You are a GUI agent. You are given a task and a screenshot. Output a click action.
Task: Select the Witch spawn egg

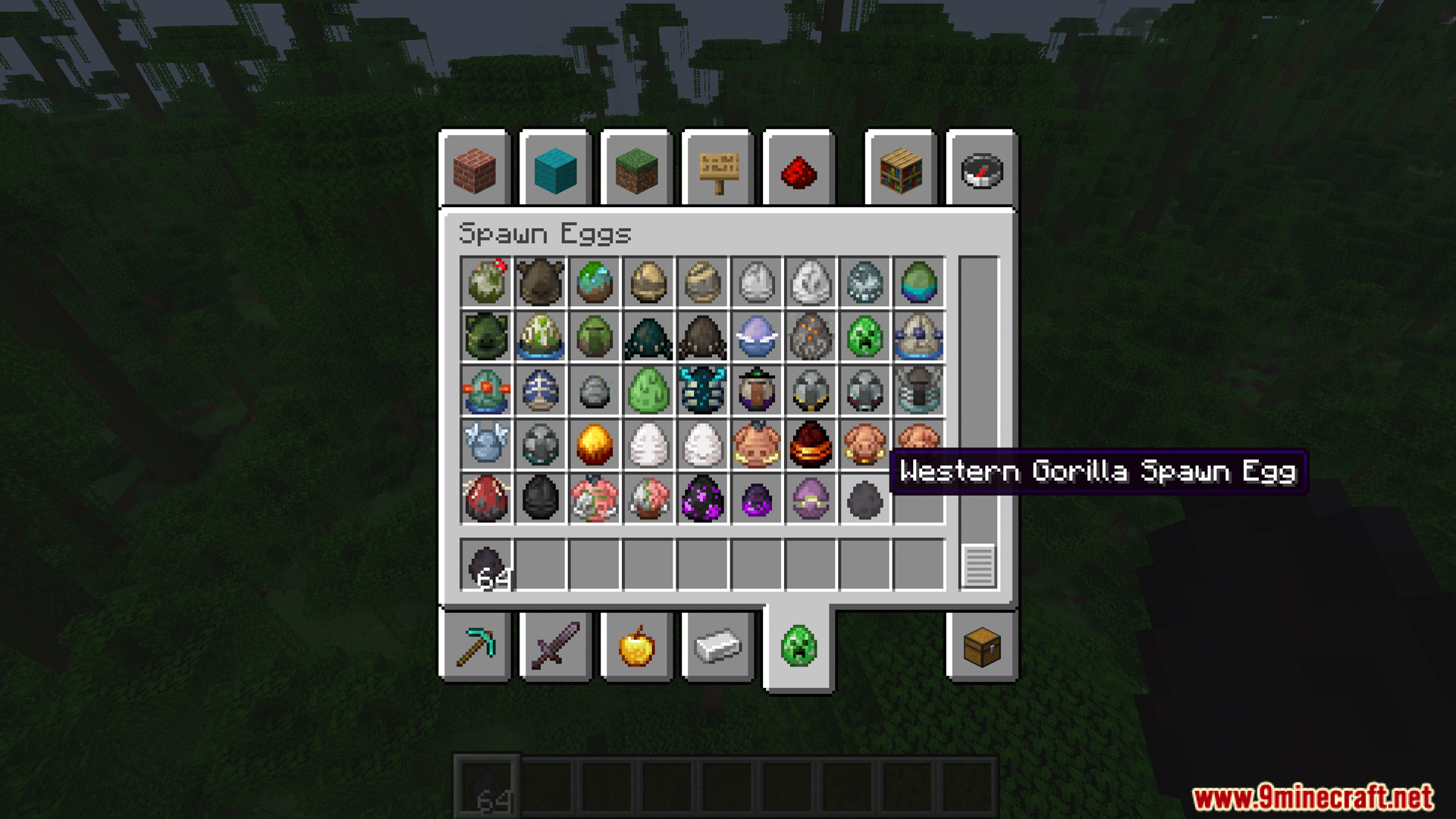click(755, 391)
